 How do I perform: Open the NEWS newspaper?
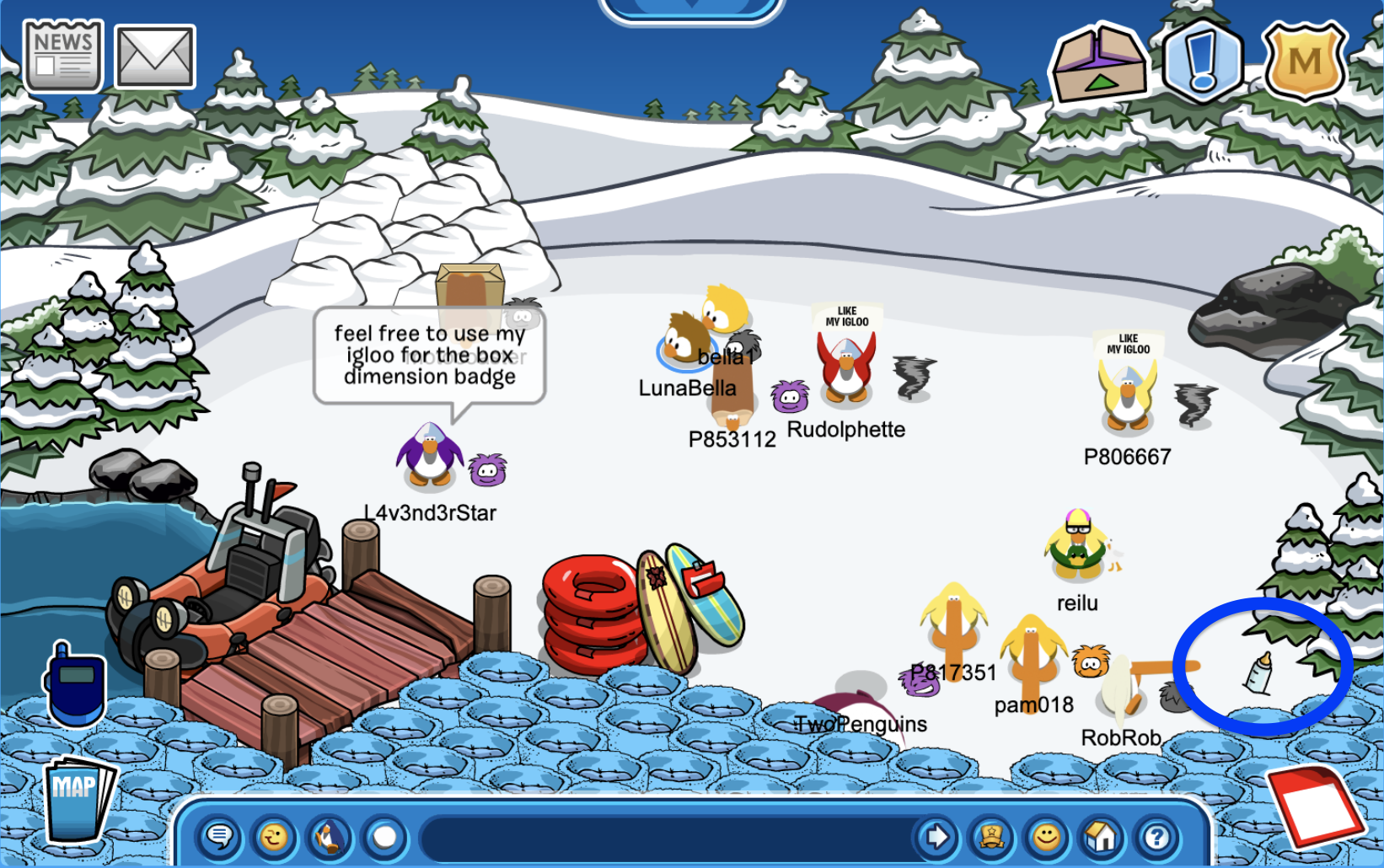click(x=63, y=56)
